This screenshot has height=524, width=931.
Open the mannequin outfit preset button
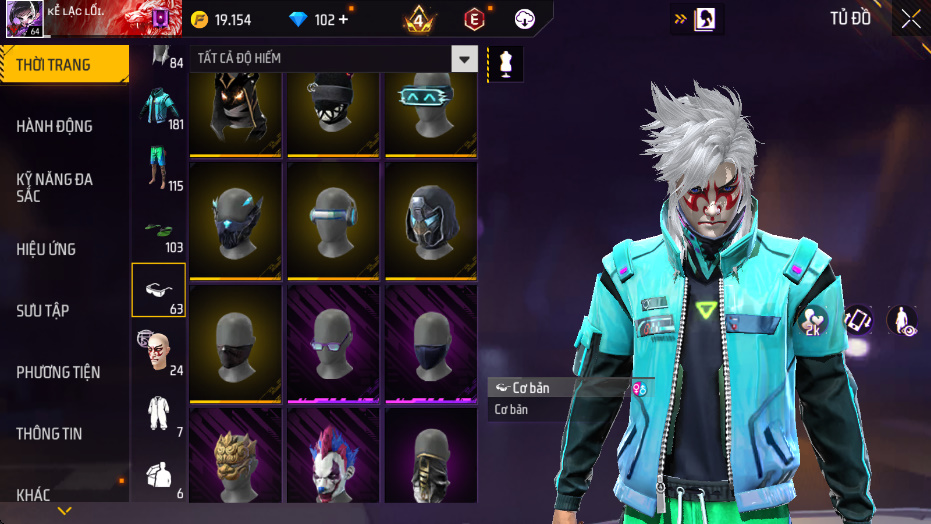tap(506, 63)
